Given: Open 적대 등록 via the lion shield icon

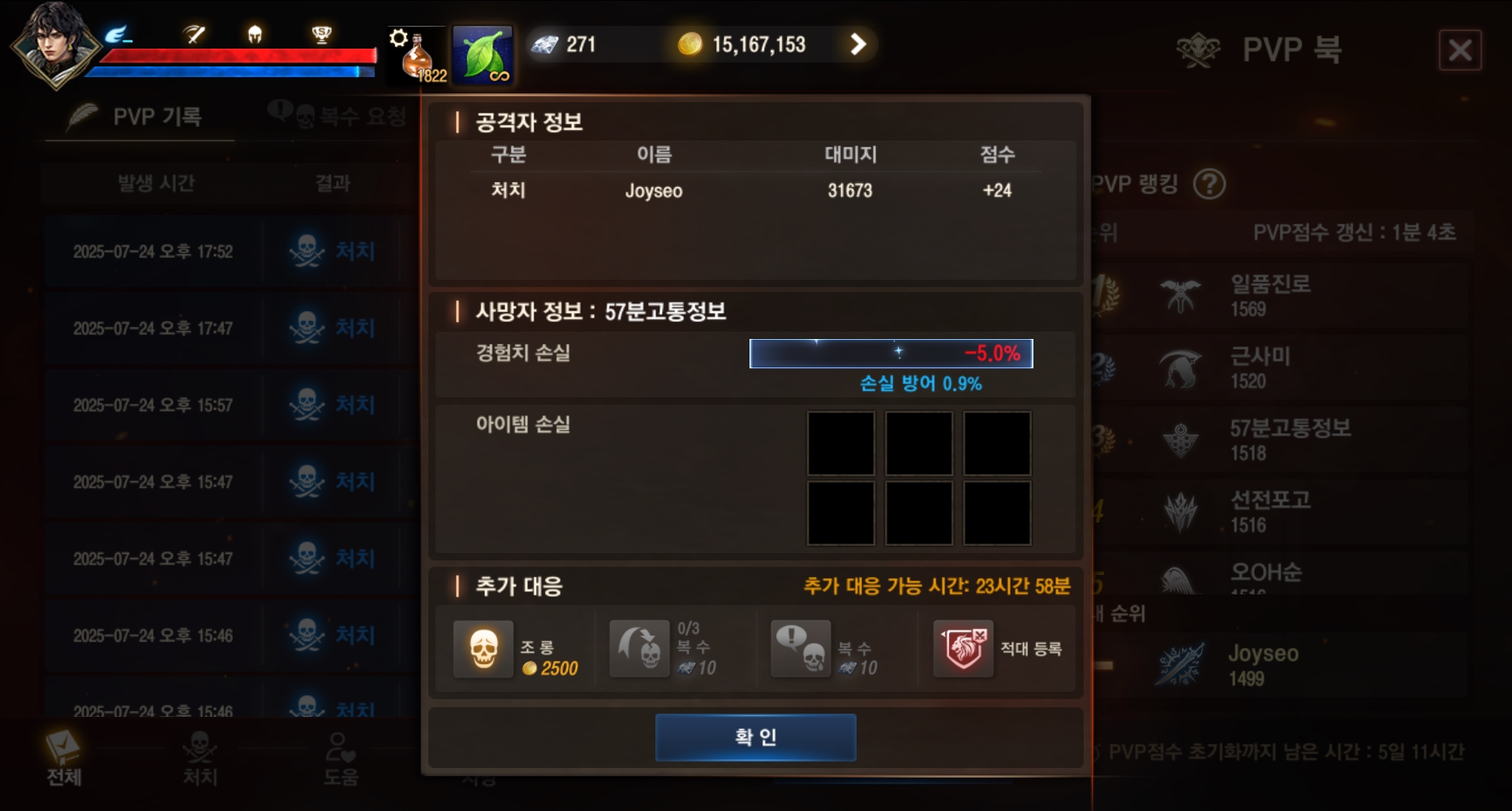Looking at the screenshot, I should 964,649.
